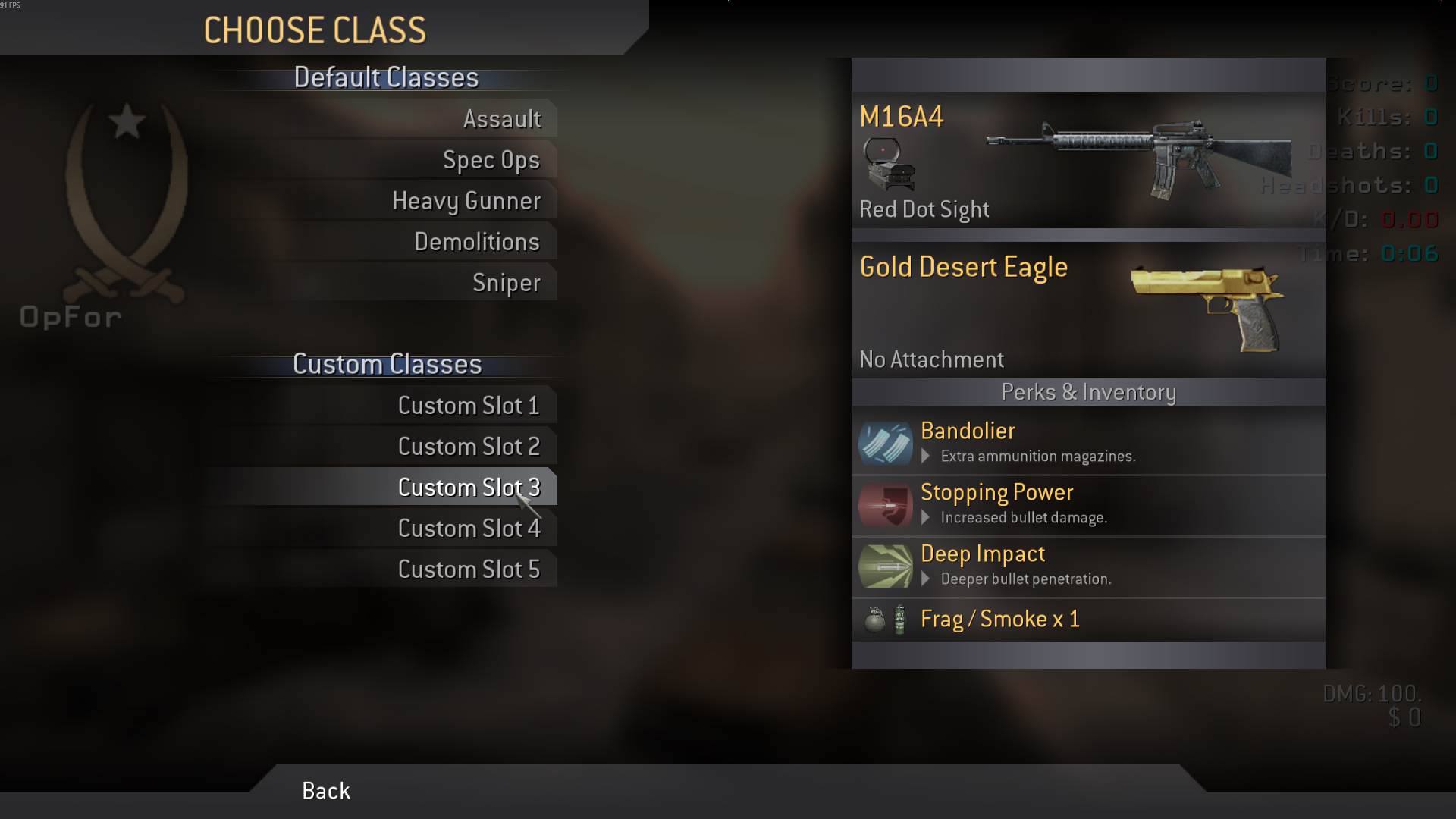The height and width of the screenshot is (819, 1456).
Task: Pick Custom Slot 5
Action: (469, 570)
